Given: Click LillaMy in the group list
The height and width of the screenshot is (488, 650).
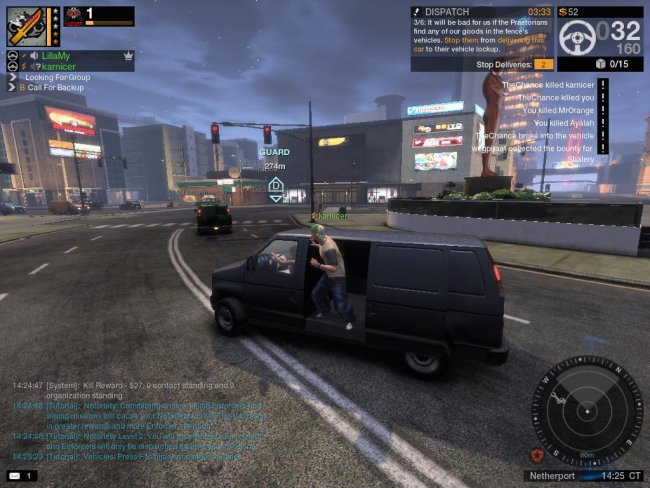Looking at the screenshot, I should pos(56,56).
